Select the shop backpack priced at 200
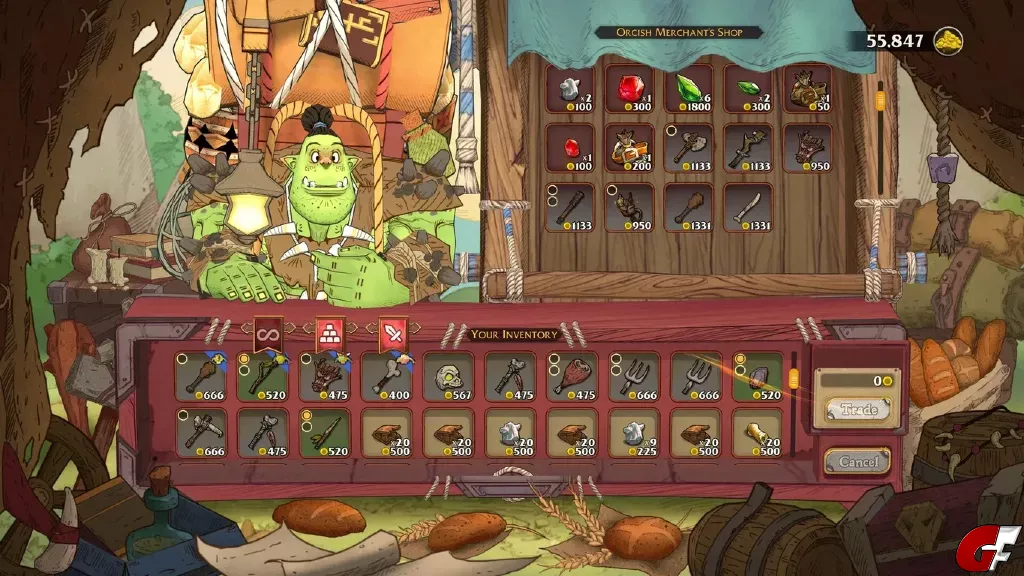The image size is (1024, 576). (x=630, y=147)
